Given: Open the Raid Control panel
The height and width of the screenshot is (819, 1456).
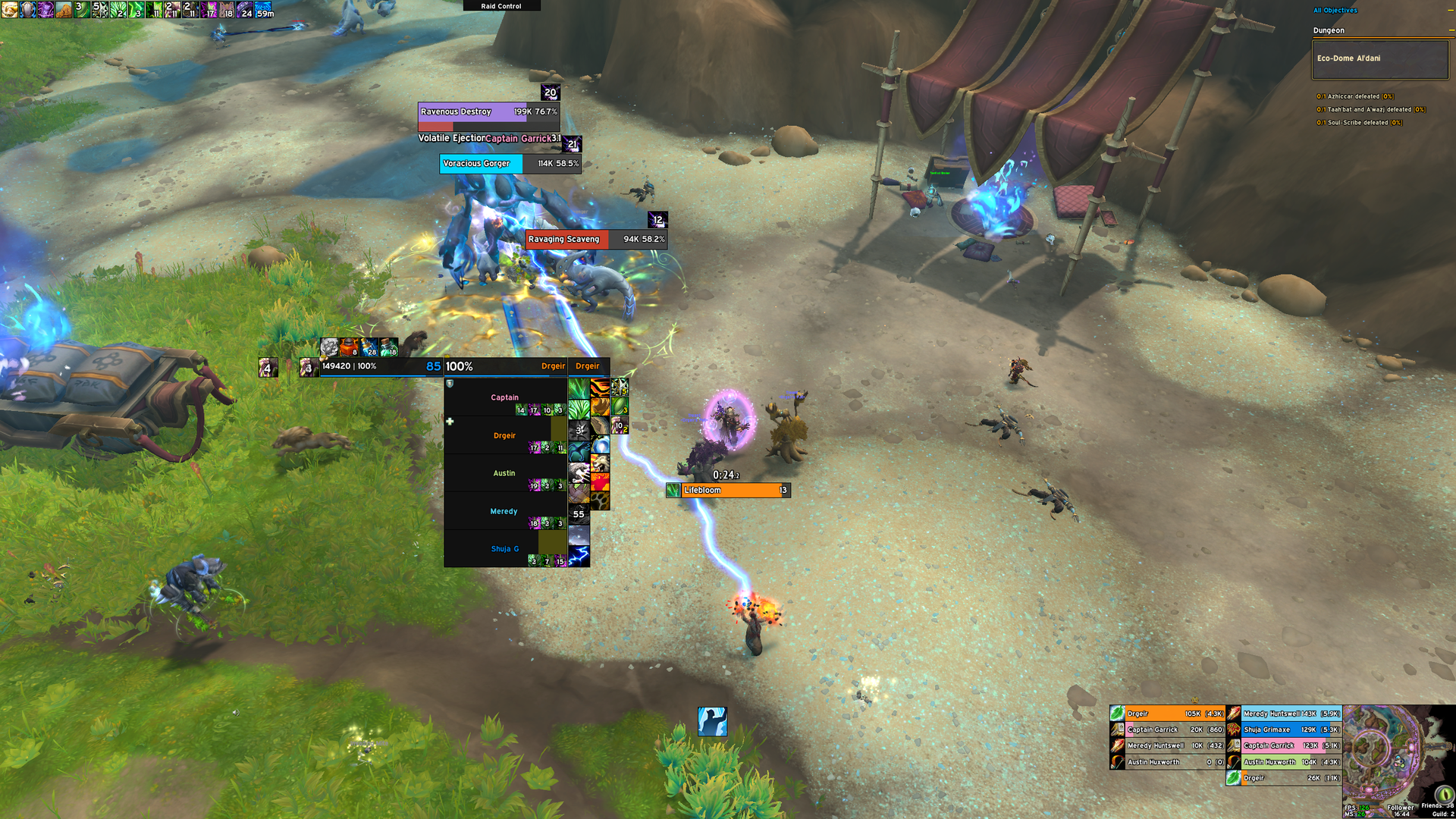Looking at the screenshot, I should tap(501, 6).
